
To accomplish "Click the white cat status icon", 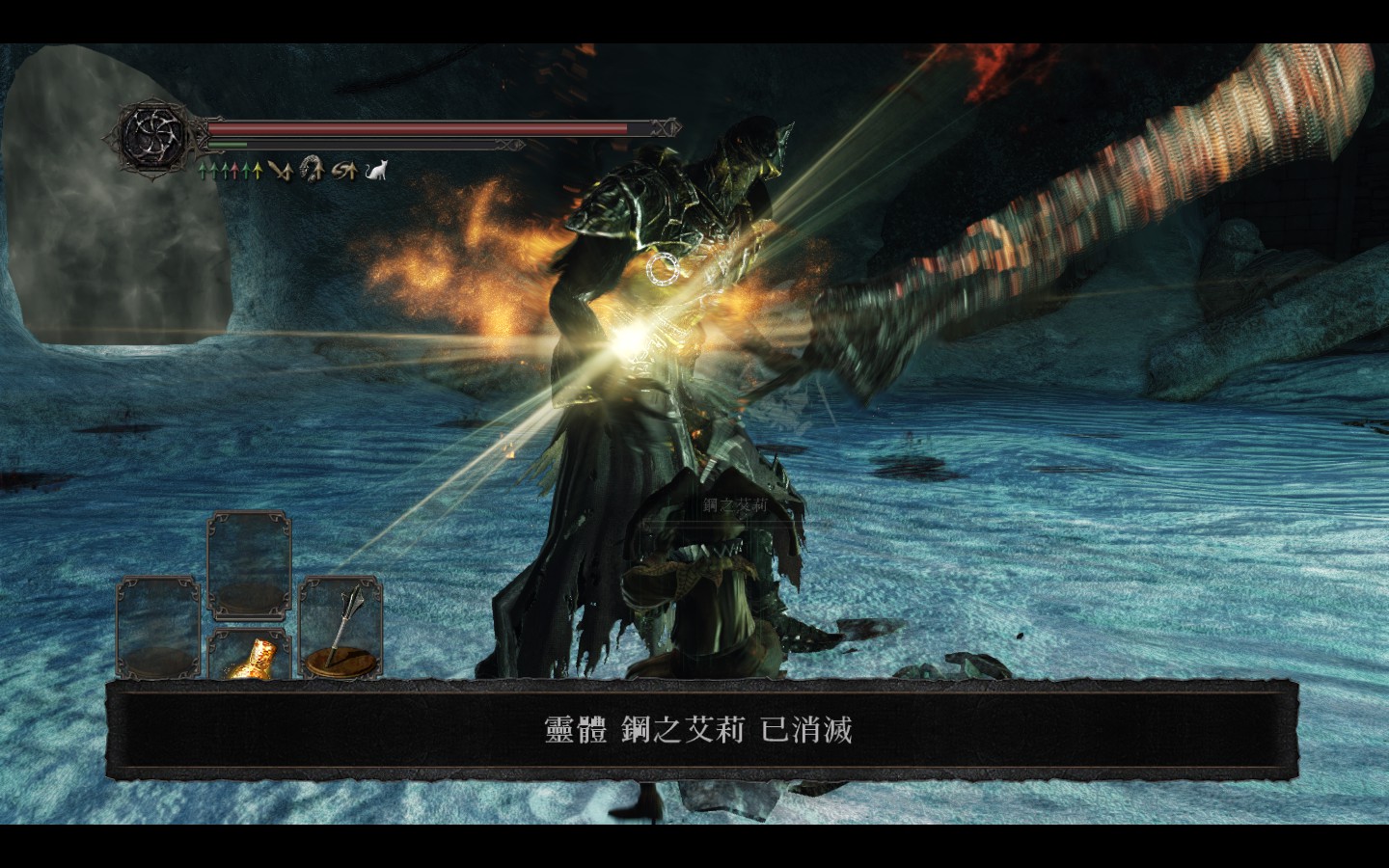I will click(x=377, y=172).
